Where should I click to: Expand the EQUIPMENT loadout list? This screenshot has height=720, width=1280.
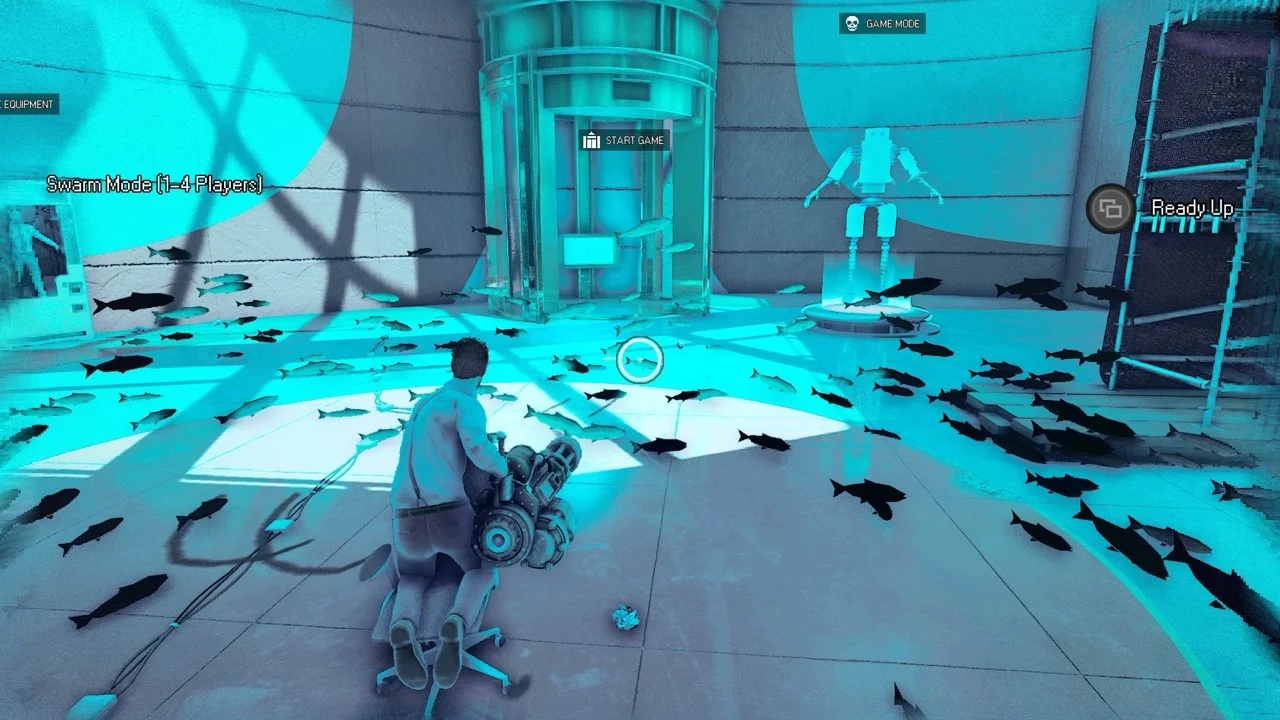click(x=30, y=104)
